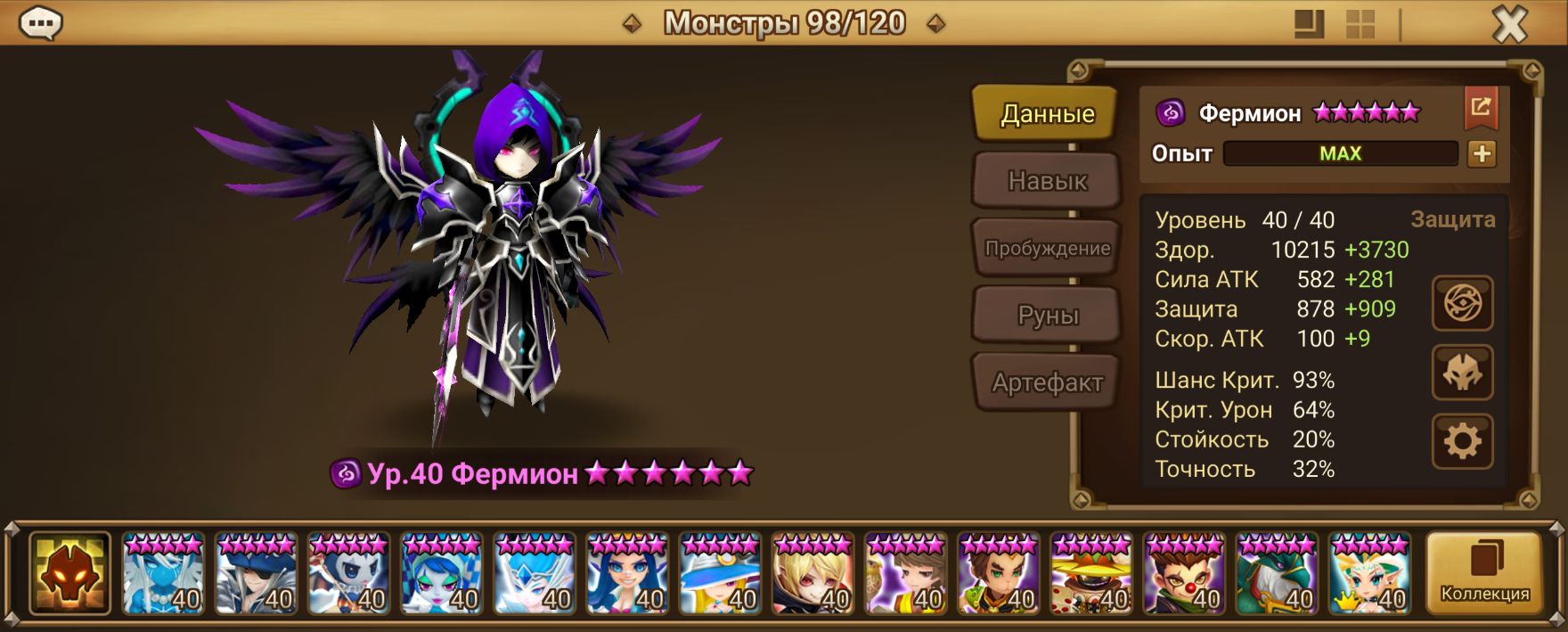Switch to the grid view layout
1568x632 pixels.
1360,24
